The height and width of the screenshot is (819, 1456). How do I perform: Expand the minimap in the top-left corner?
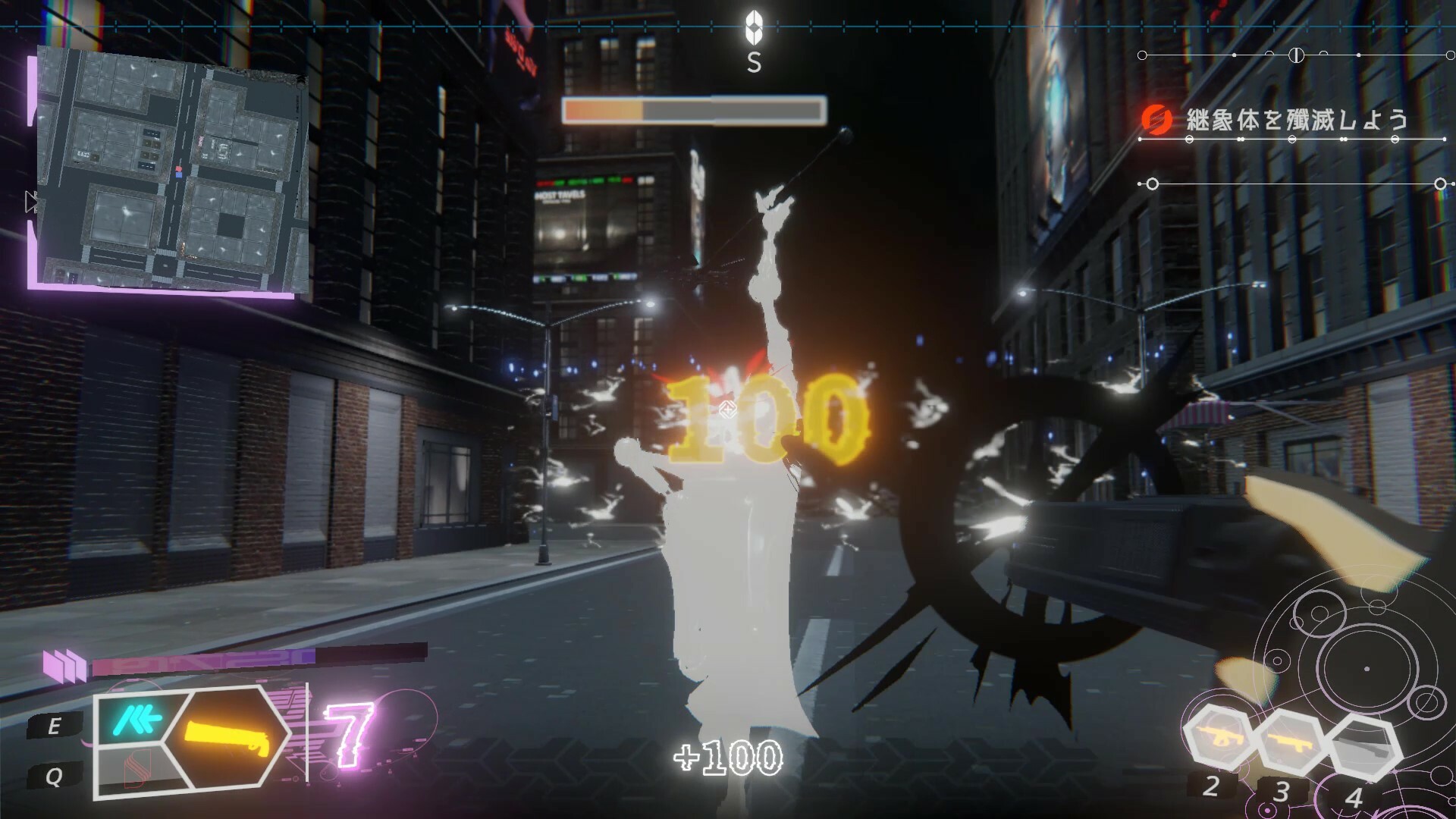(x=171, y=167)
